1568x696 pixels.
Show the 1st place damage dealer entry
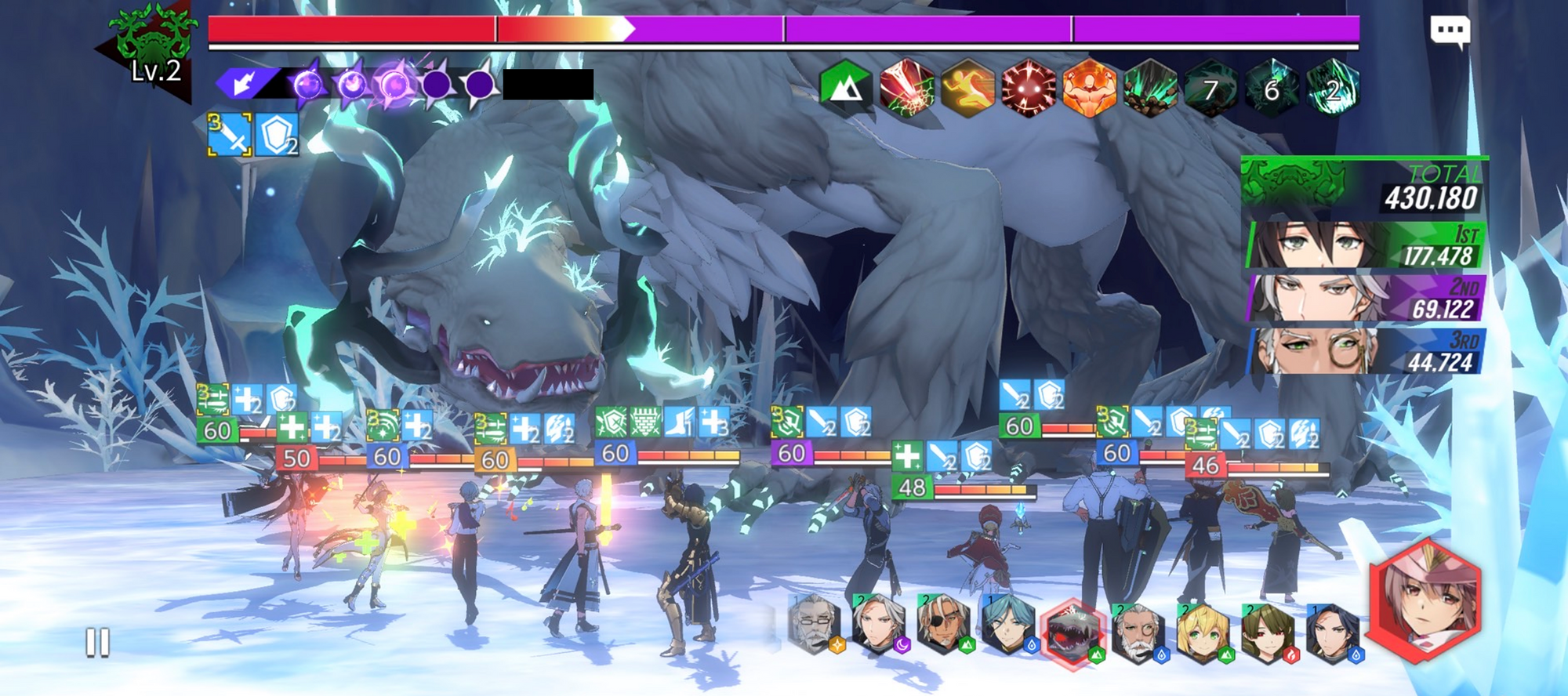point(1365,245)
